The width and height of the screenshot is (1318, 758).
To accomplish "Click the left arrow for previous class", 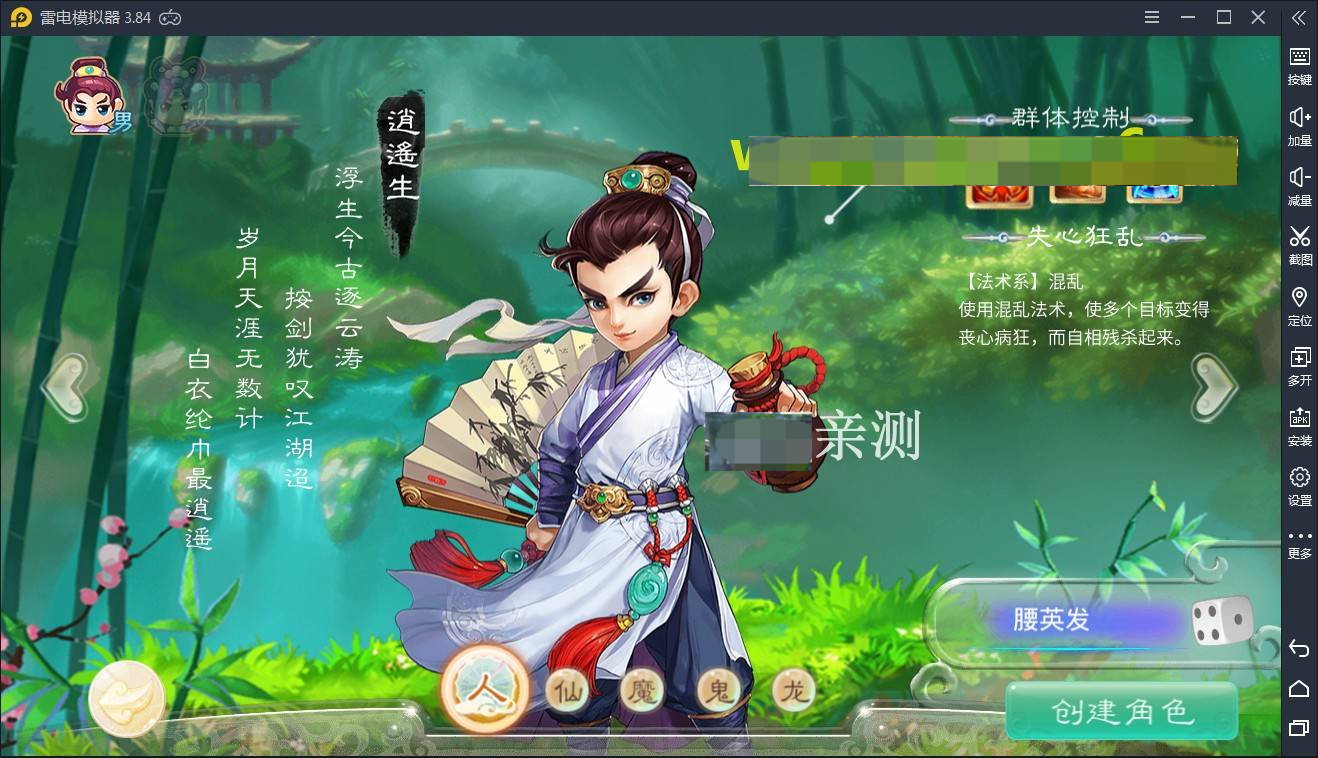I will 66,385.
